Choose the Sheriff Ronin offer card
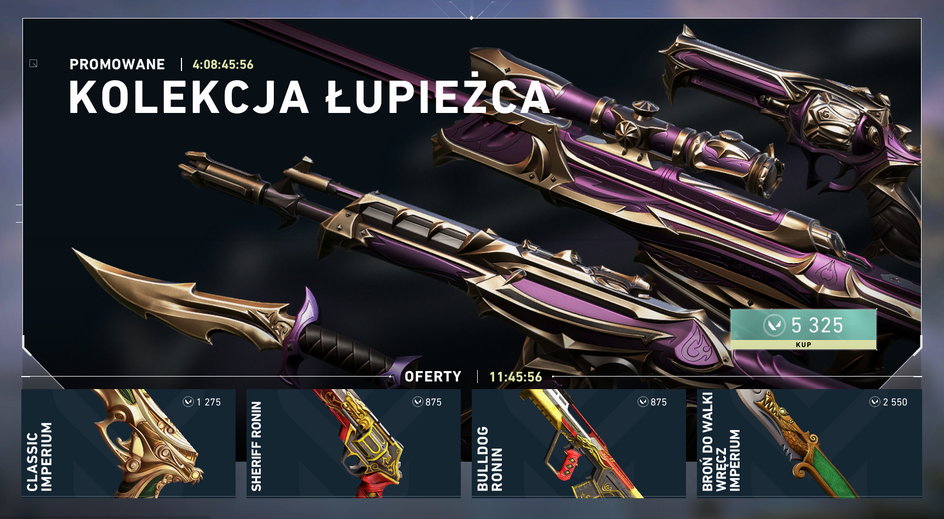The image size is (944, 519). (x=353, y=443)
